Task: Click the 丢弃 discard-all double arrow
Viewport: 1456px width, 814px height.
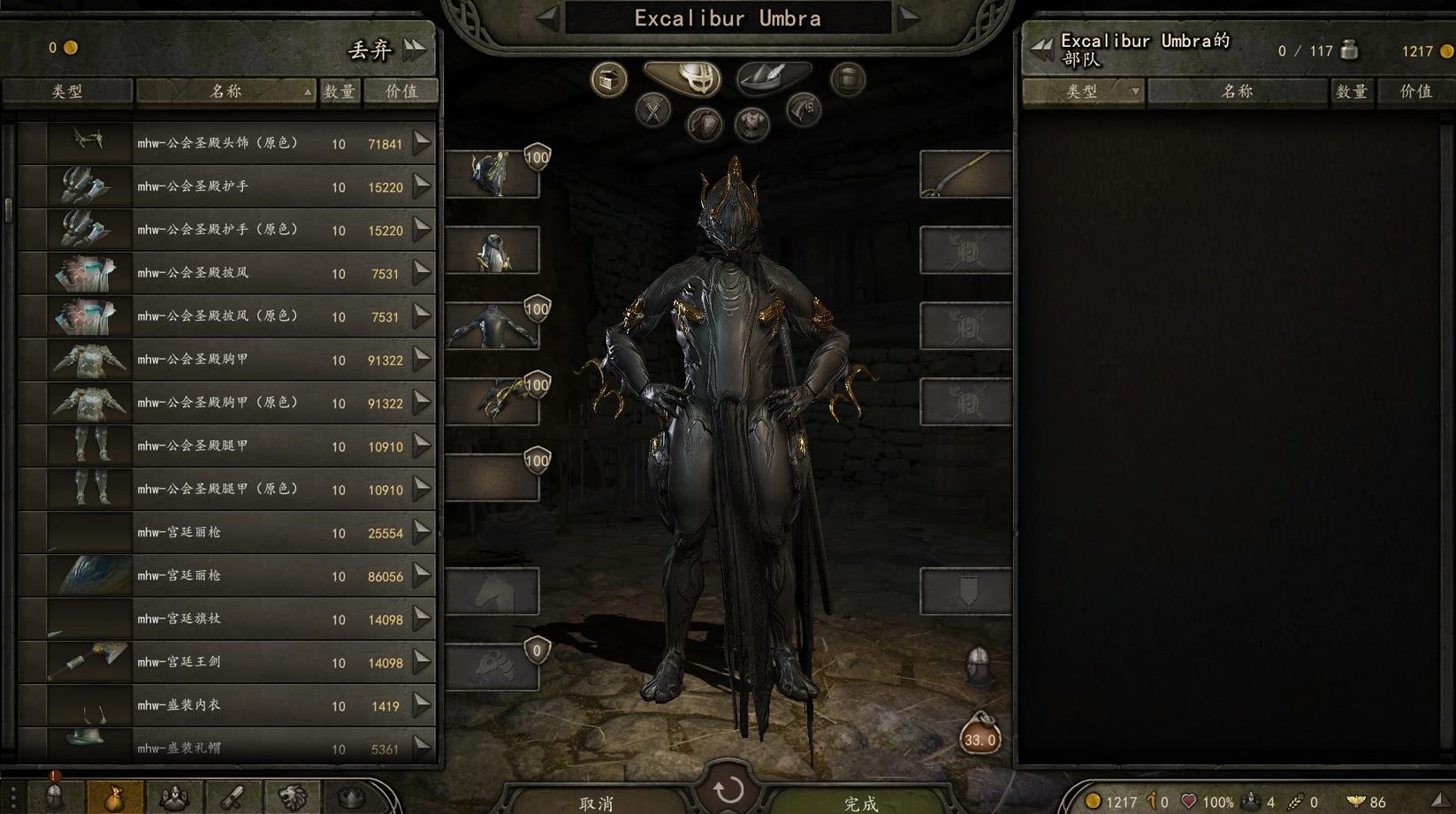Action: pos(415,49)
